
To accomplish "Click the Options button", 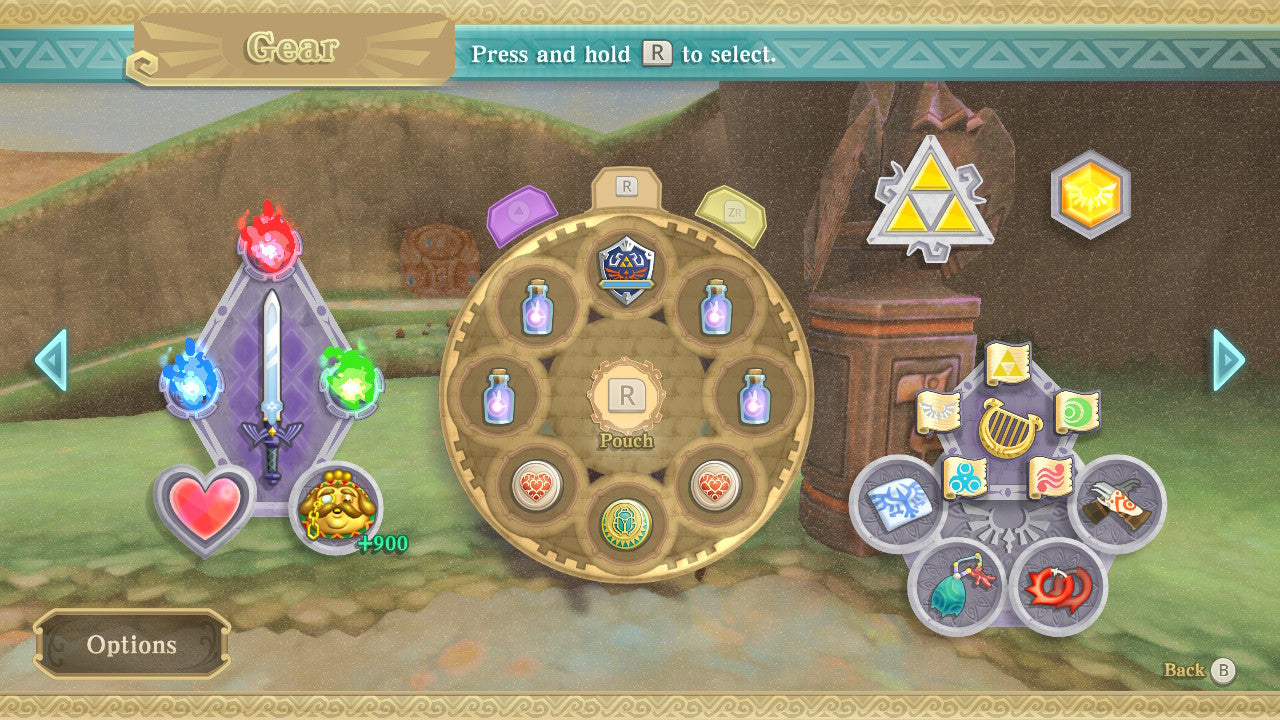I will coord(133,645).
